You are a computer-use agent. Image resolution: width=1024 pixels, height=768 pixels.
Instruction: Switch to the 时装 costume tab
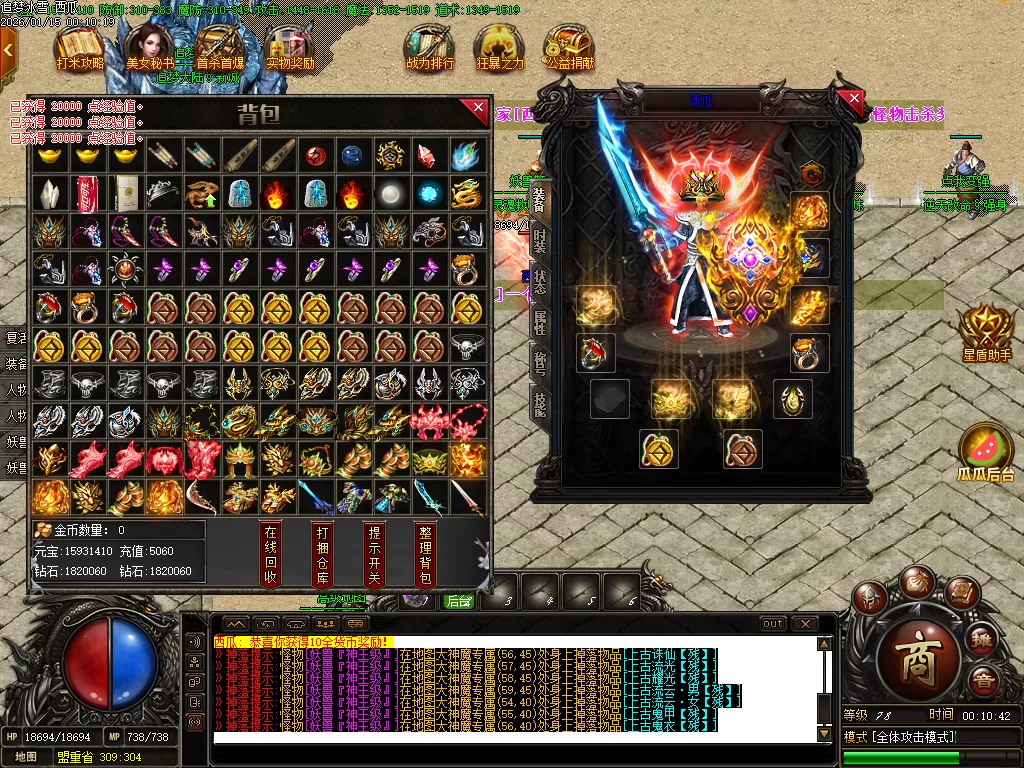click(x=540, y=240)
